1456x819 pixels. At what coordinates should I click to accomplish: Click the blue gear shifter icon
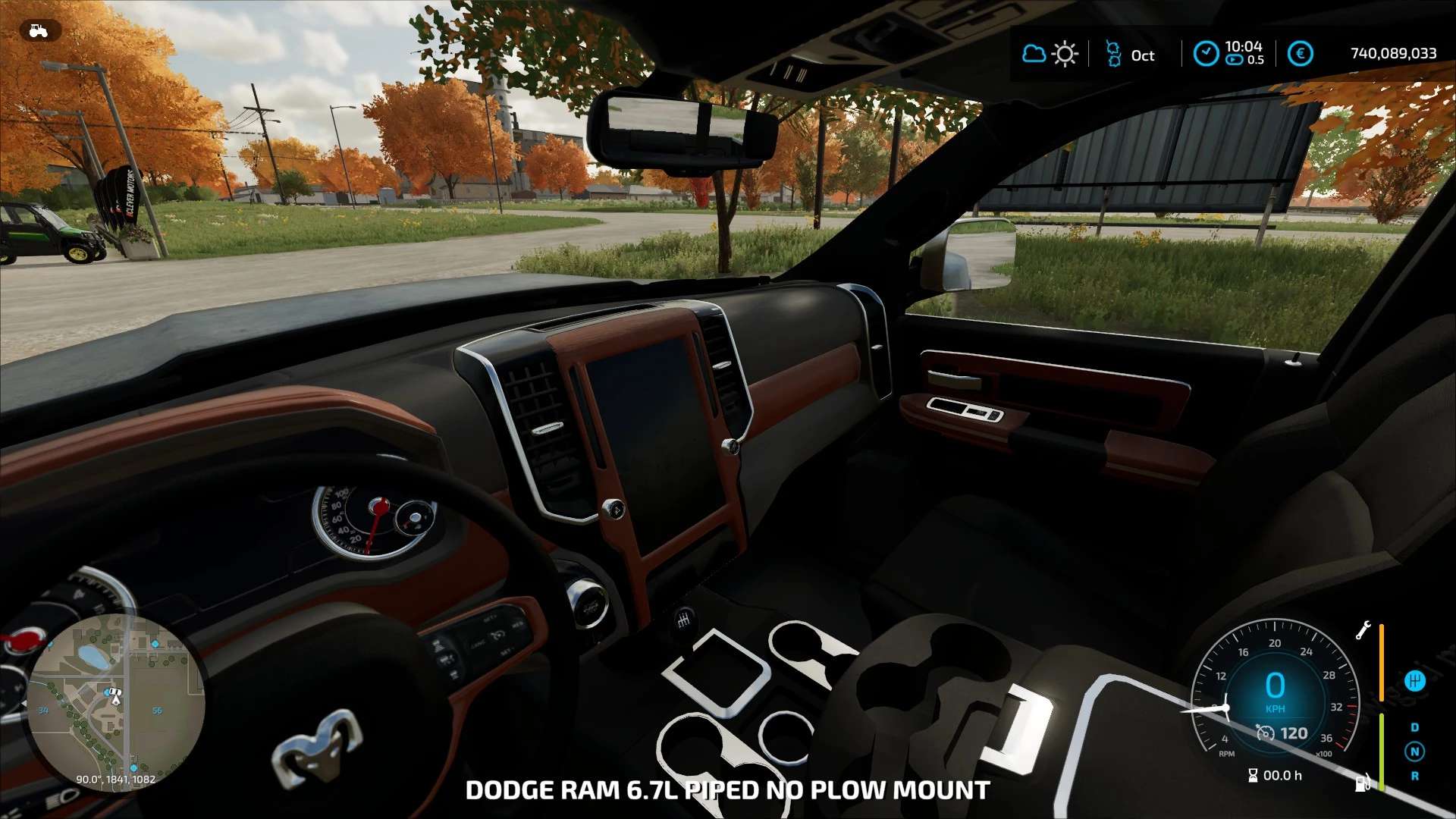pyautogui.click(x=1415, y=681)
